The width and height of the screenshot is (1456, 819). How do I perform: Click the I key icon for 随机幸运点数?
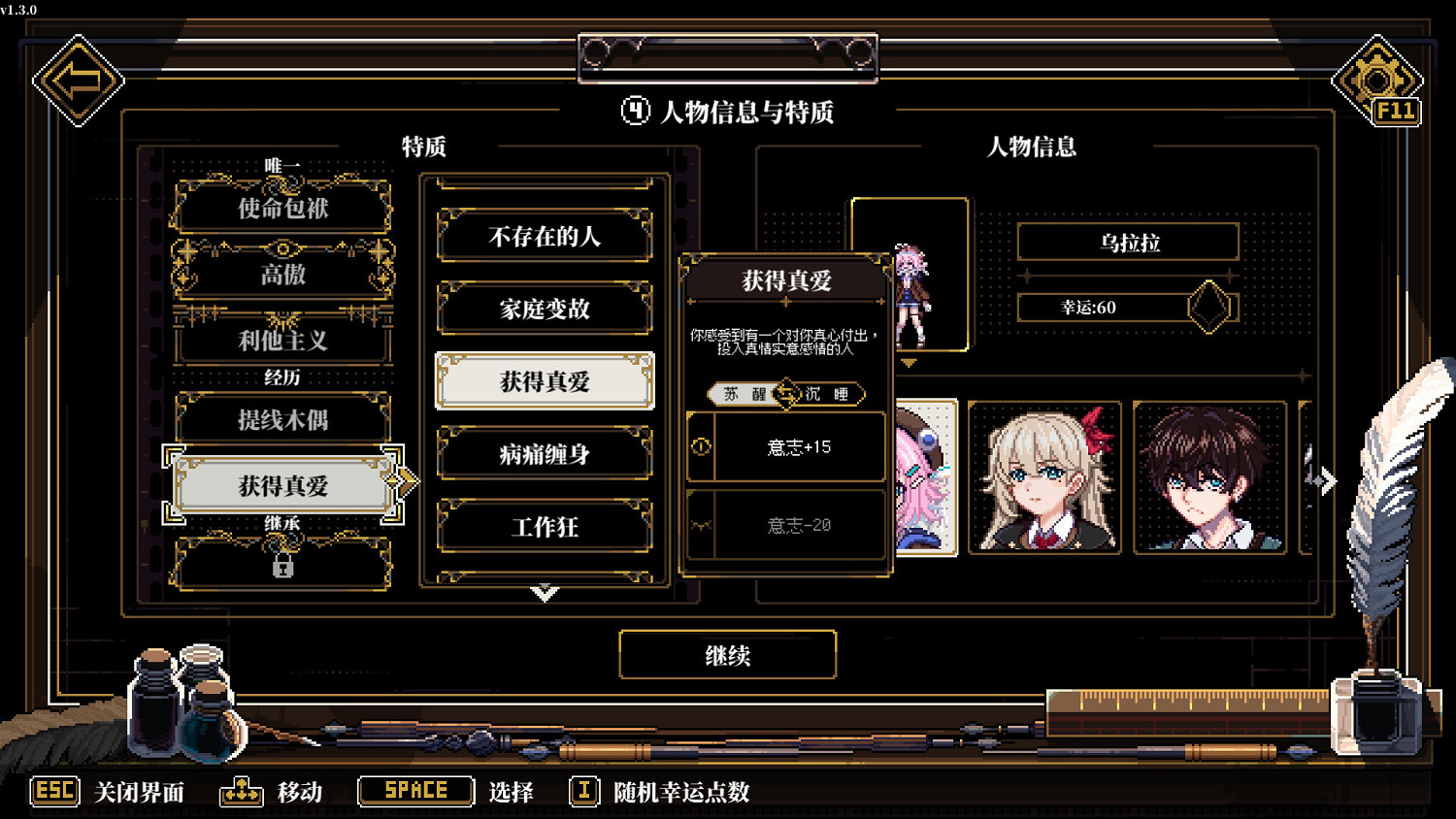click(x=583, y=792)
